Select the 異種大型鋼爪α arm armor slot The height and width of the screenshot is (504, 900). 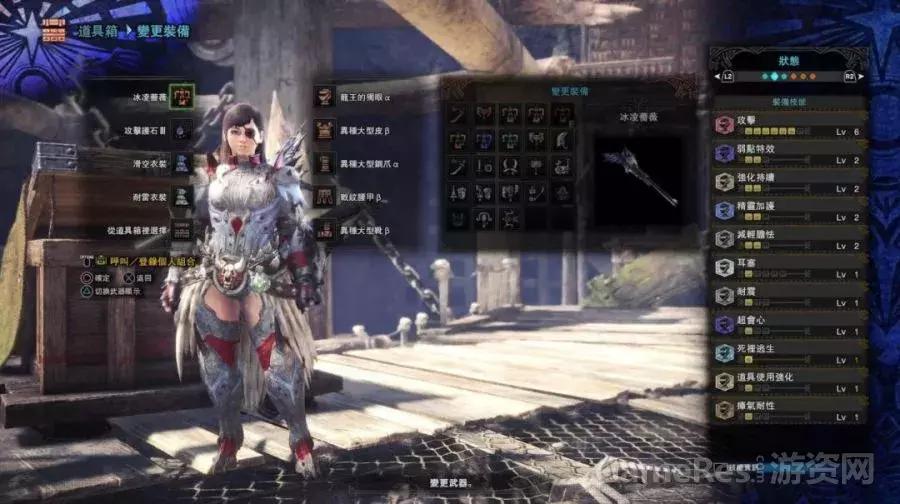(324, 163)
